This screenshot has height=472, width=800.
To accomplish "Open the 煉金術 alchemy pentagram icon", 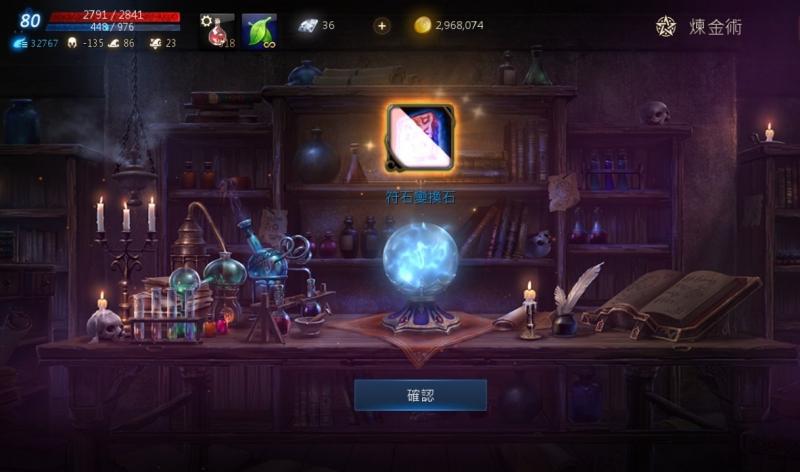I will coord(666,26).
